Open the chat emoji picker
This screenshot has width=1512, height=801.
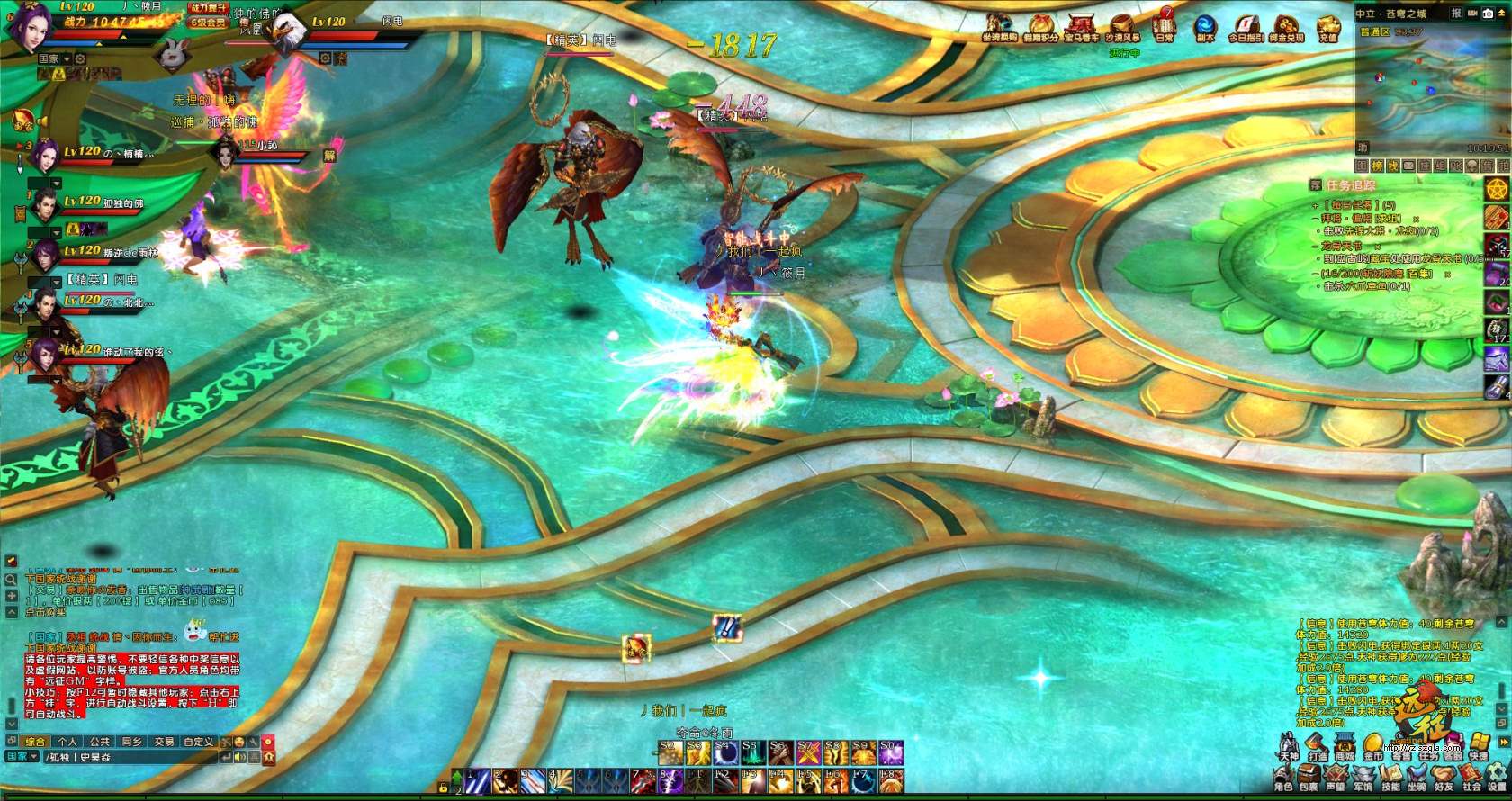[x=239, y=742]
